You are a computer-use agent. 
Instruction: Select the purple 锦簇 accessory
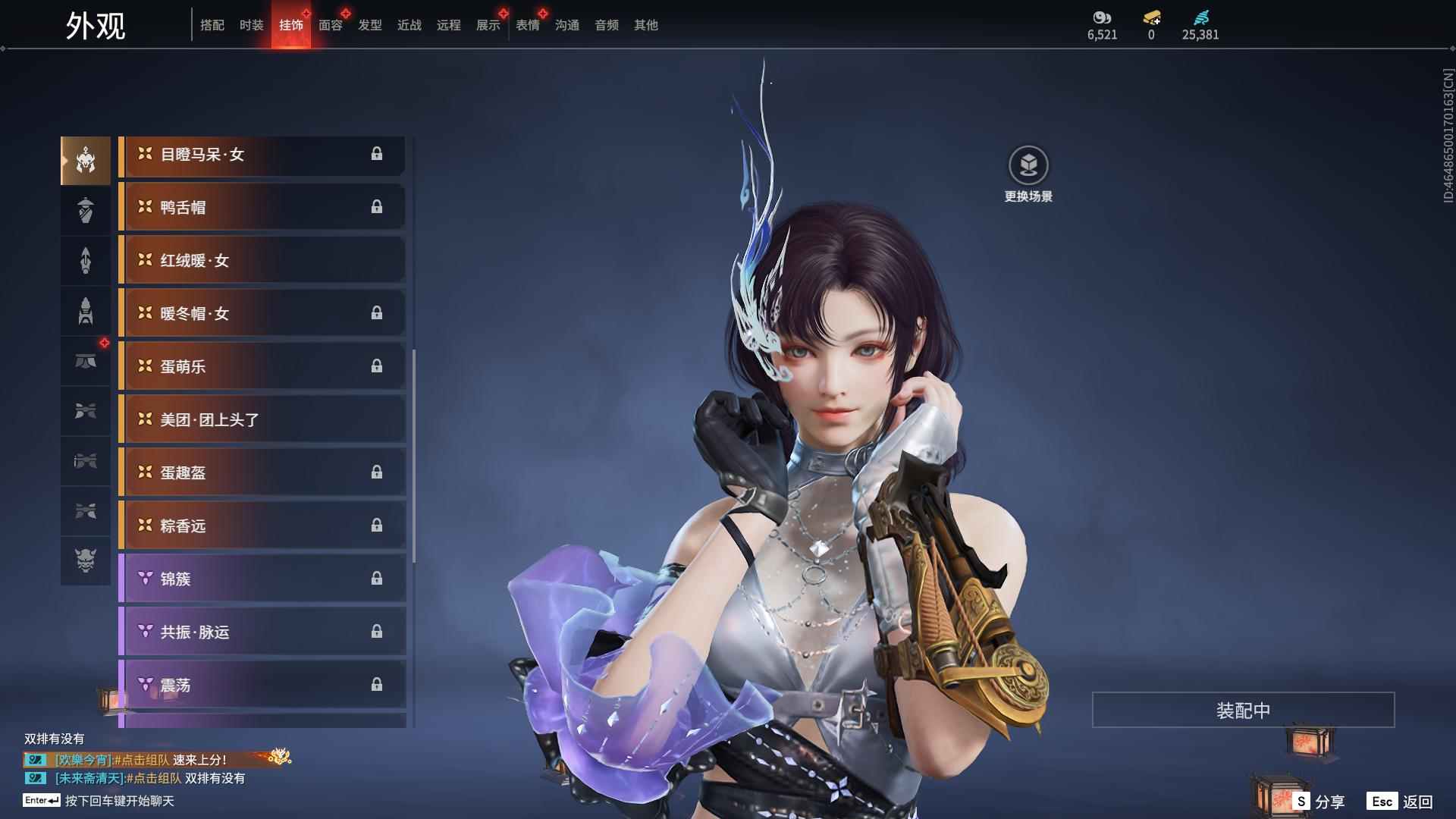[x=262, y=579]
